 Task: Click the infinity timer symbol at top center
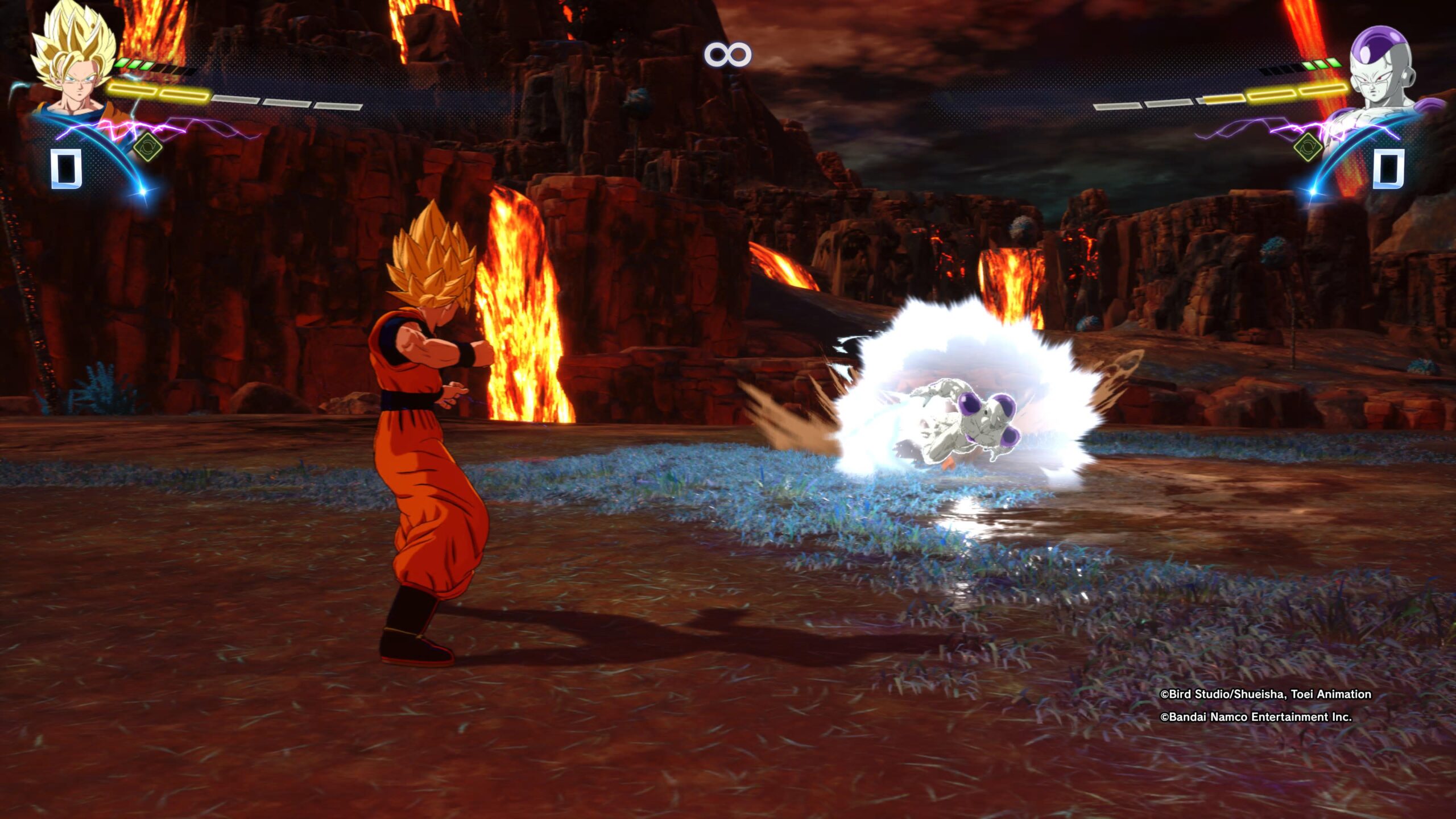(729, 53)
